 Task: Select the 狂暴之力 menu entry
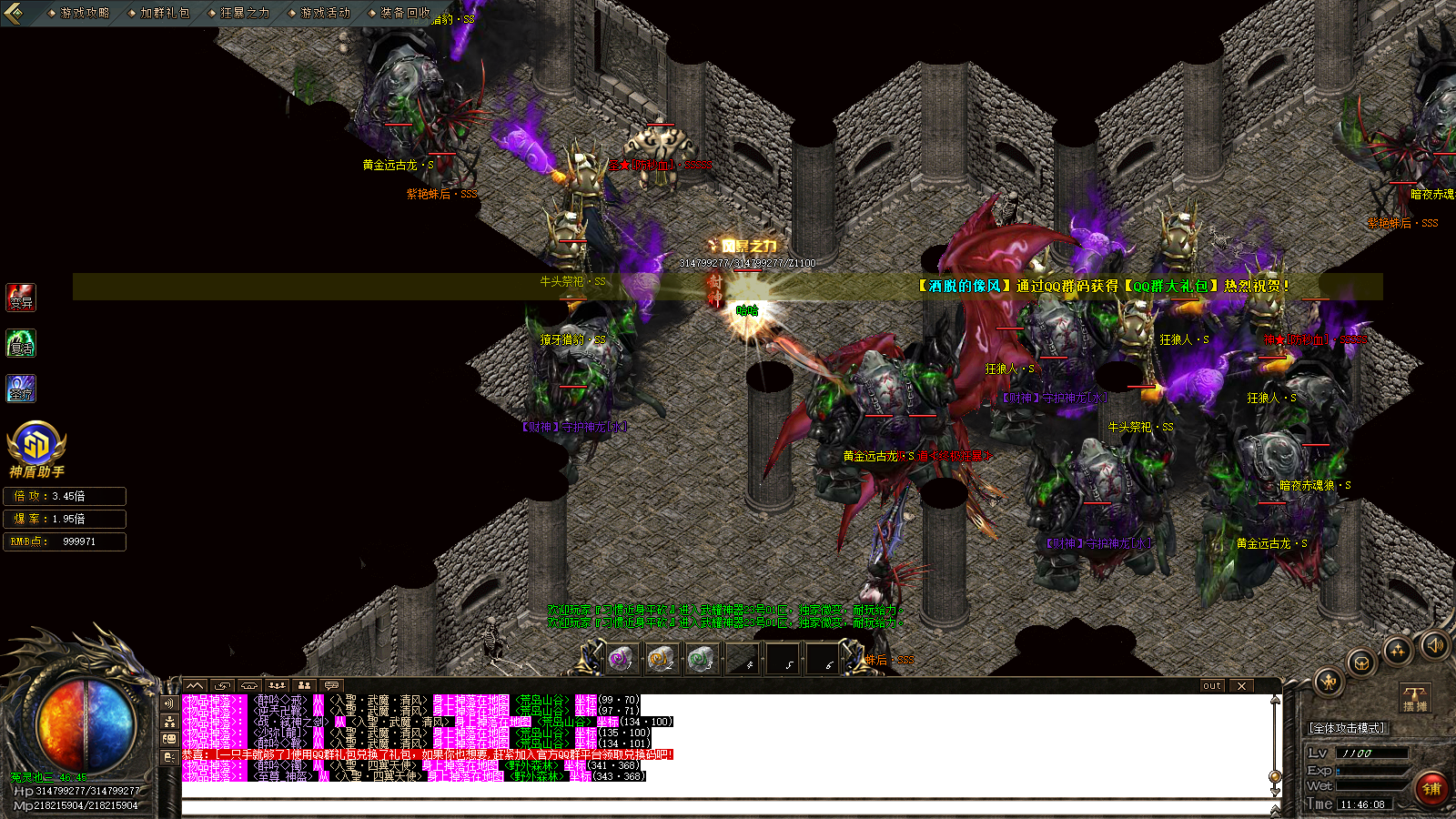[x=244, y=13]
